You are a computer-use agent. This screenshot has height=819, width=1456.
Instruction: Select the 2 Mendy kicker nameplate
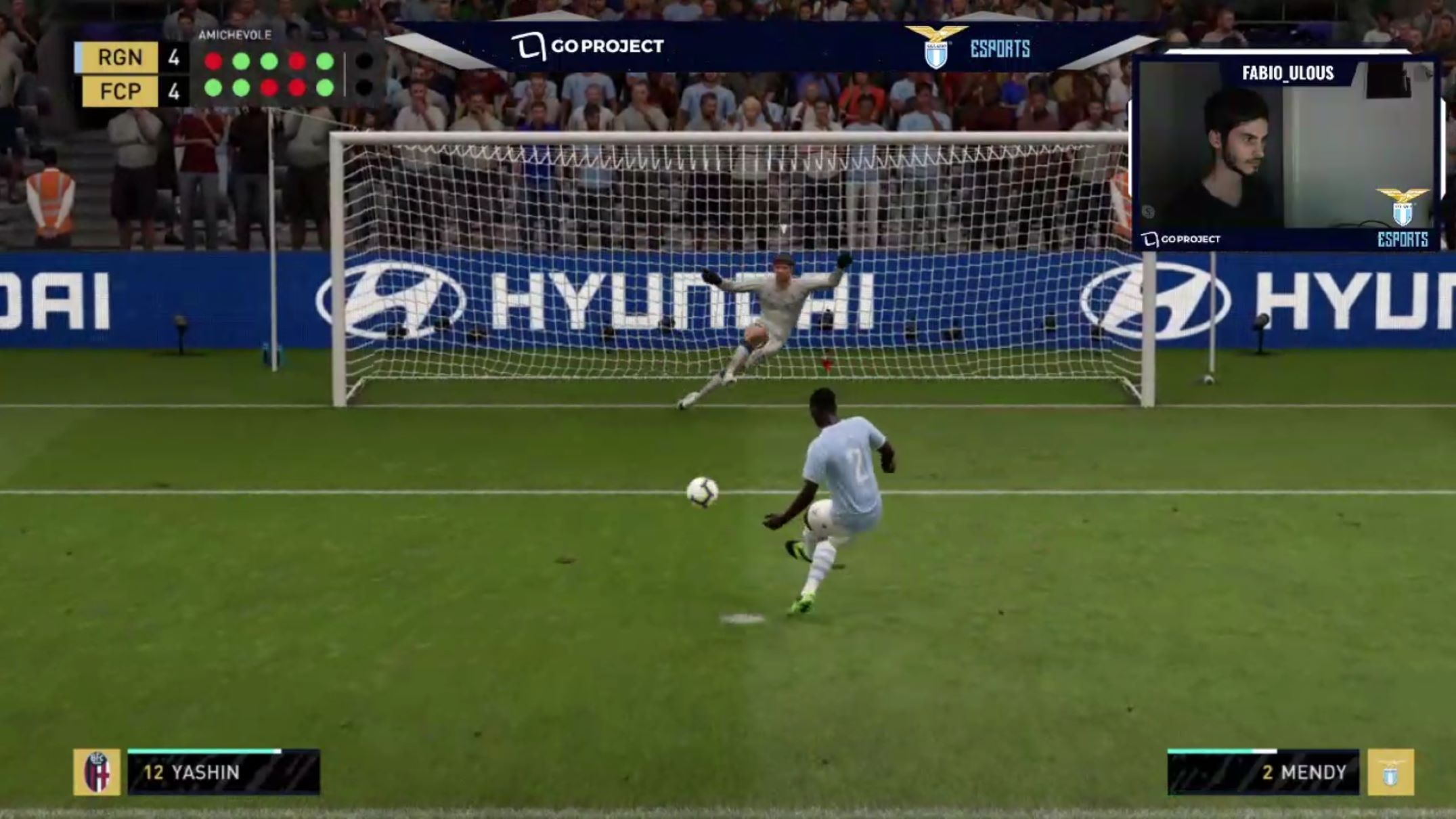coord(1263,772)
